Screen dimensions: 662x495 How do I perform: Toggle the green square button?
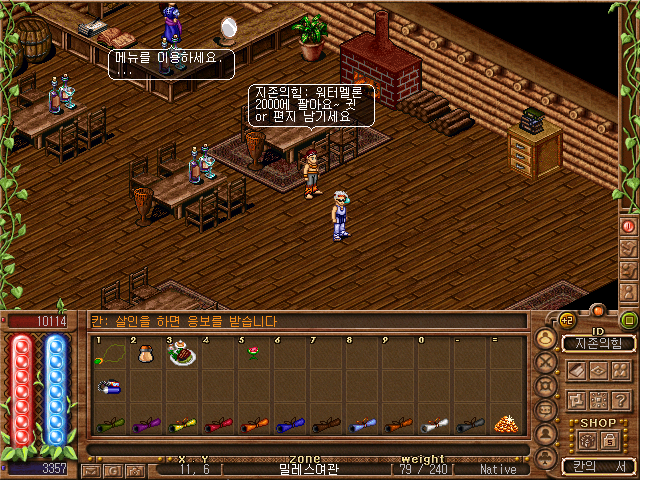point(628,320)
